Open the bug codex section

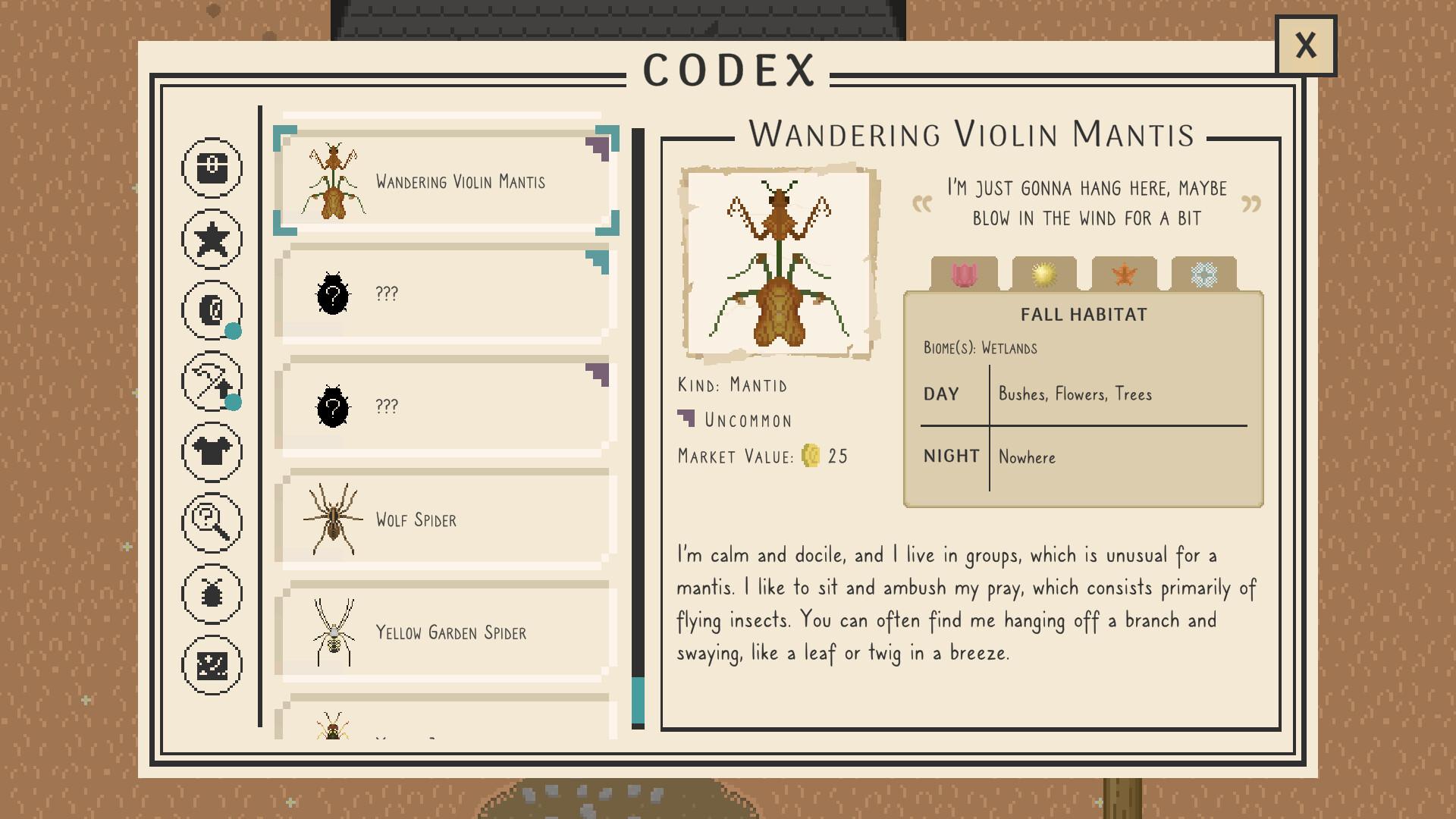click(x=212, y=593)
